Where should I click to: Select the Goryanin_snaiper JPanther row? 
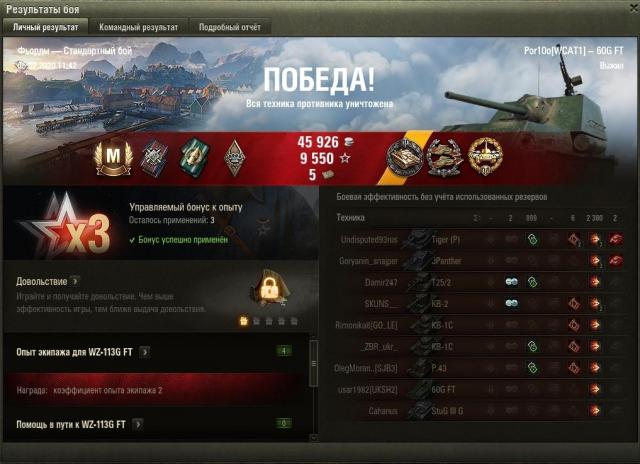tap(480, 261)
